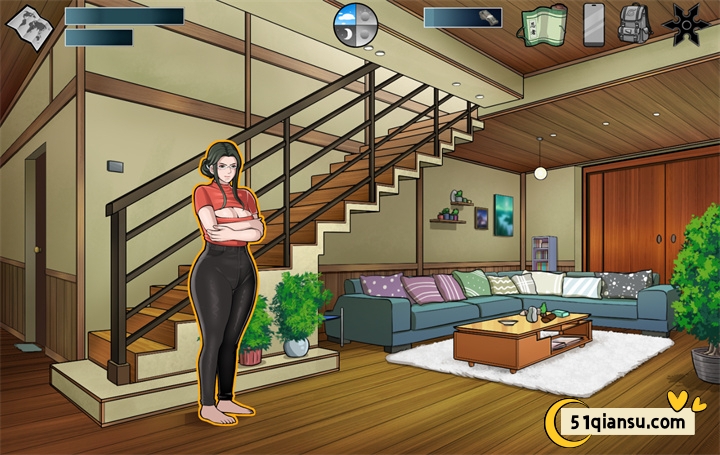Image resolution: width=720 pixels, height=455 pixels.
Task: Open the green folded quest map
Action: pos(543,24)
